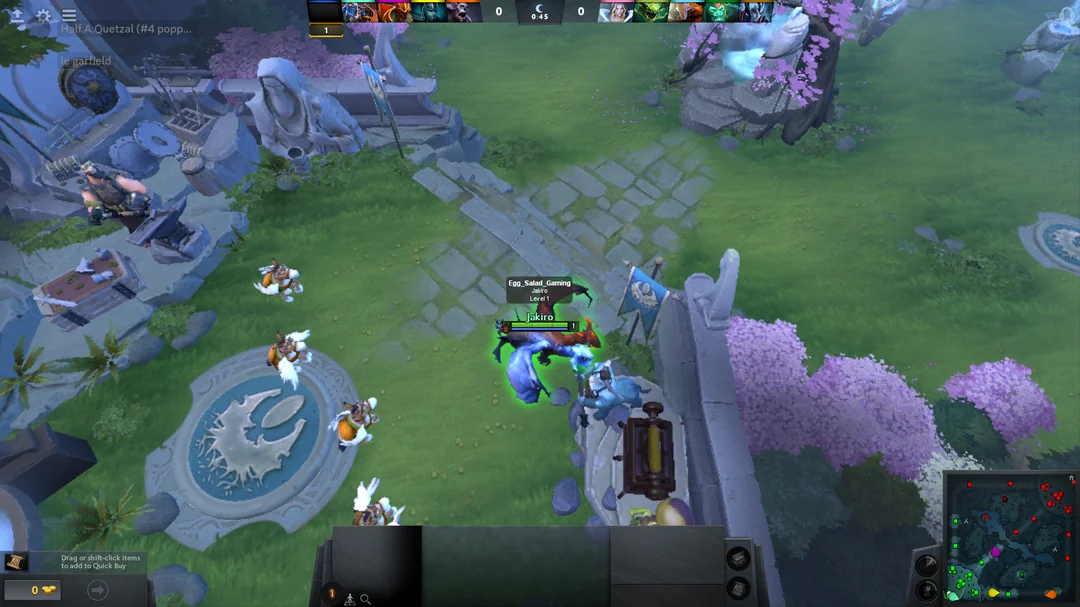This screenshot has height=607, width=1080.
Task: Open the settings gear
Action: tap(43, 15)
